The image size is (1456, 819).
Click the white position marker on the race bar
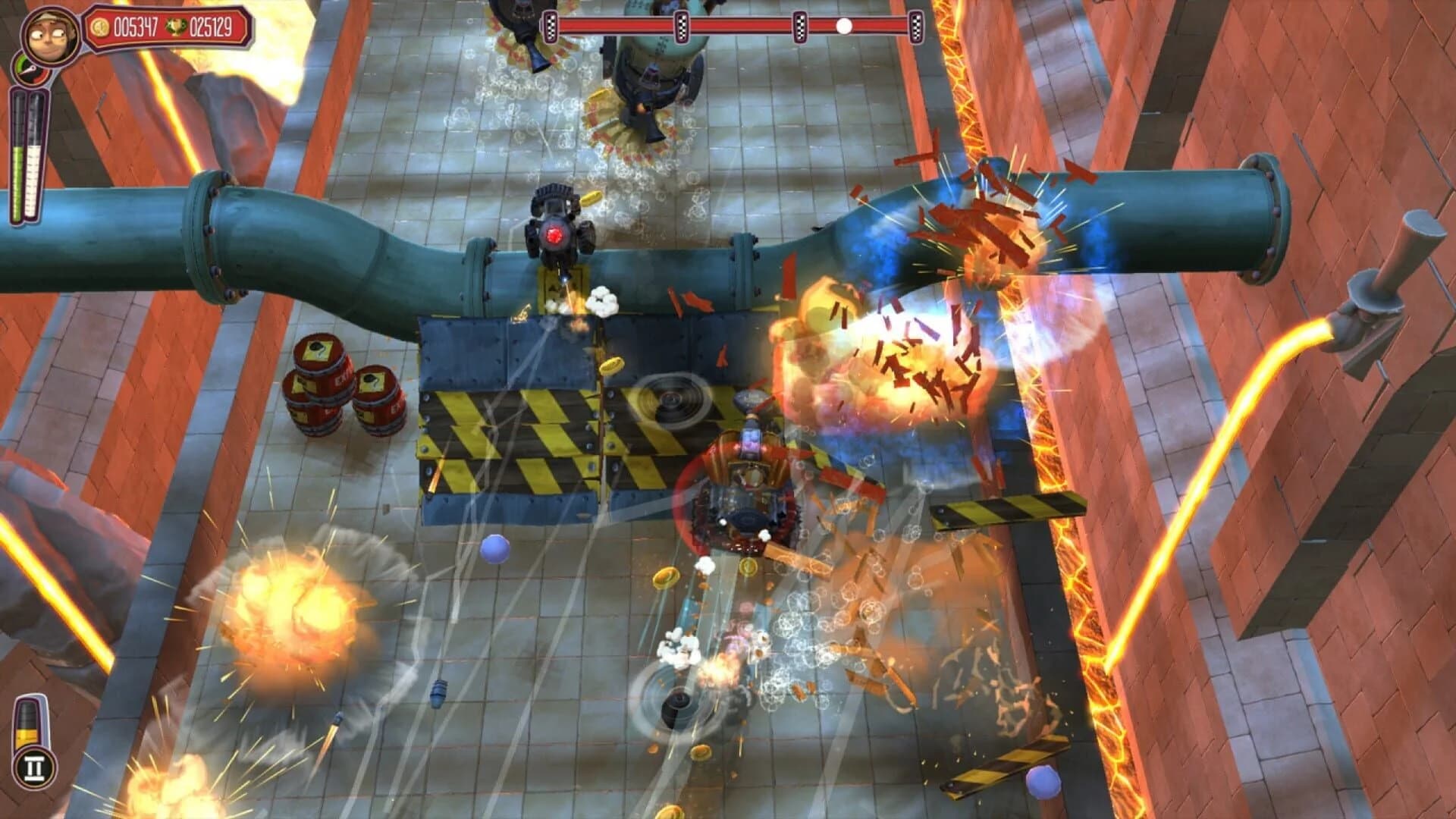pos(843,27)
